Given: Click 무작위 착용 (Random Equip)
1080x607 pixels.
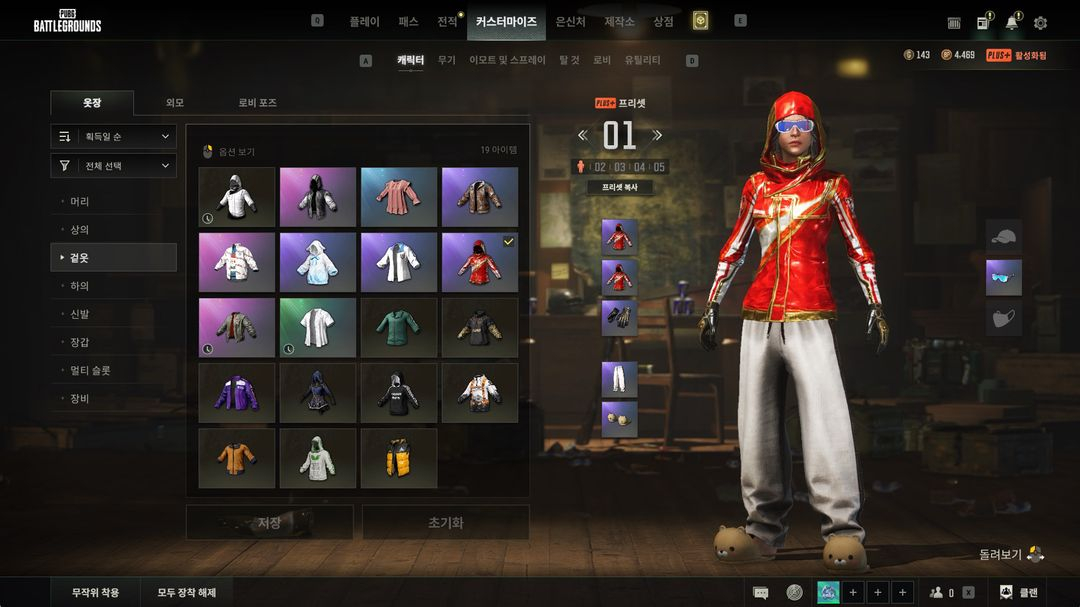Looking at the screenshot, I should 95,592.
